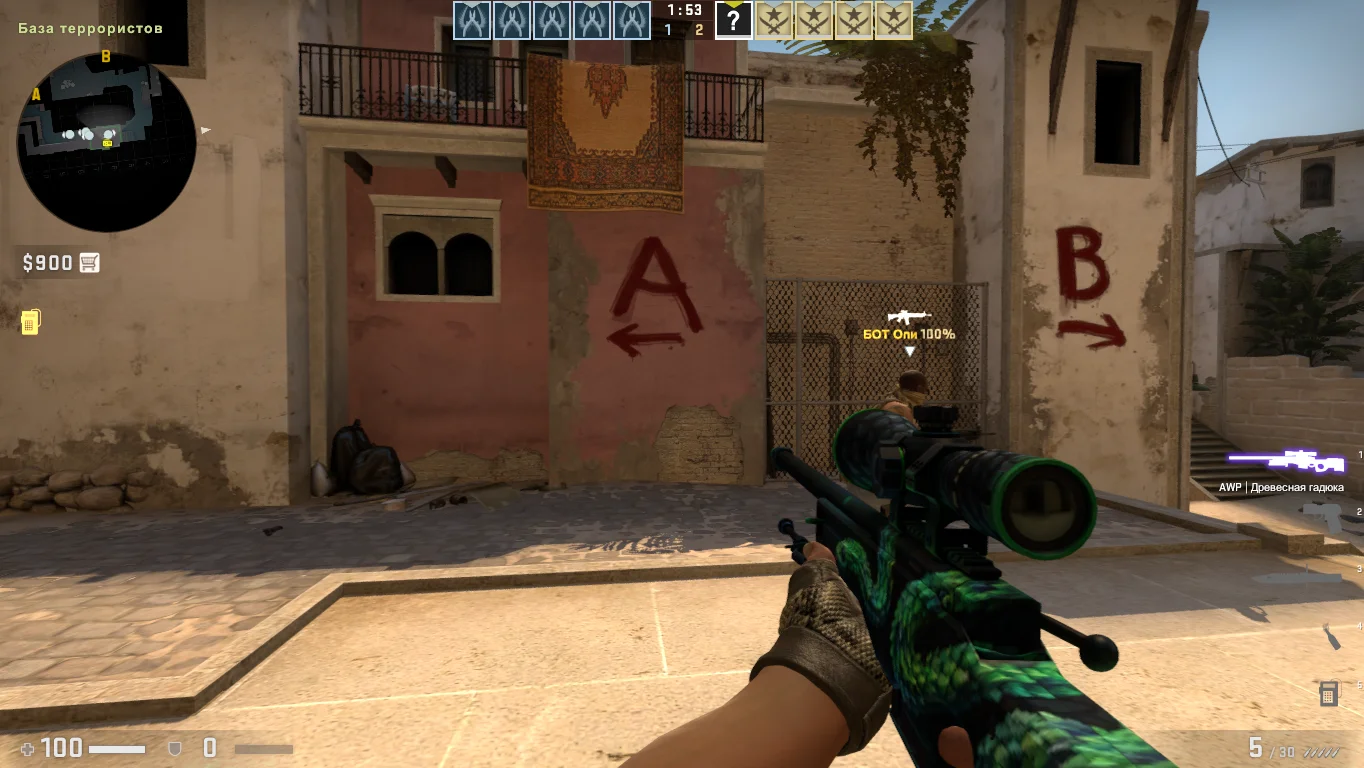Pick the C4 bomb inventory slot
This screenshot has height=768, width=1364.
(1328, 692)
